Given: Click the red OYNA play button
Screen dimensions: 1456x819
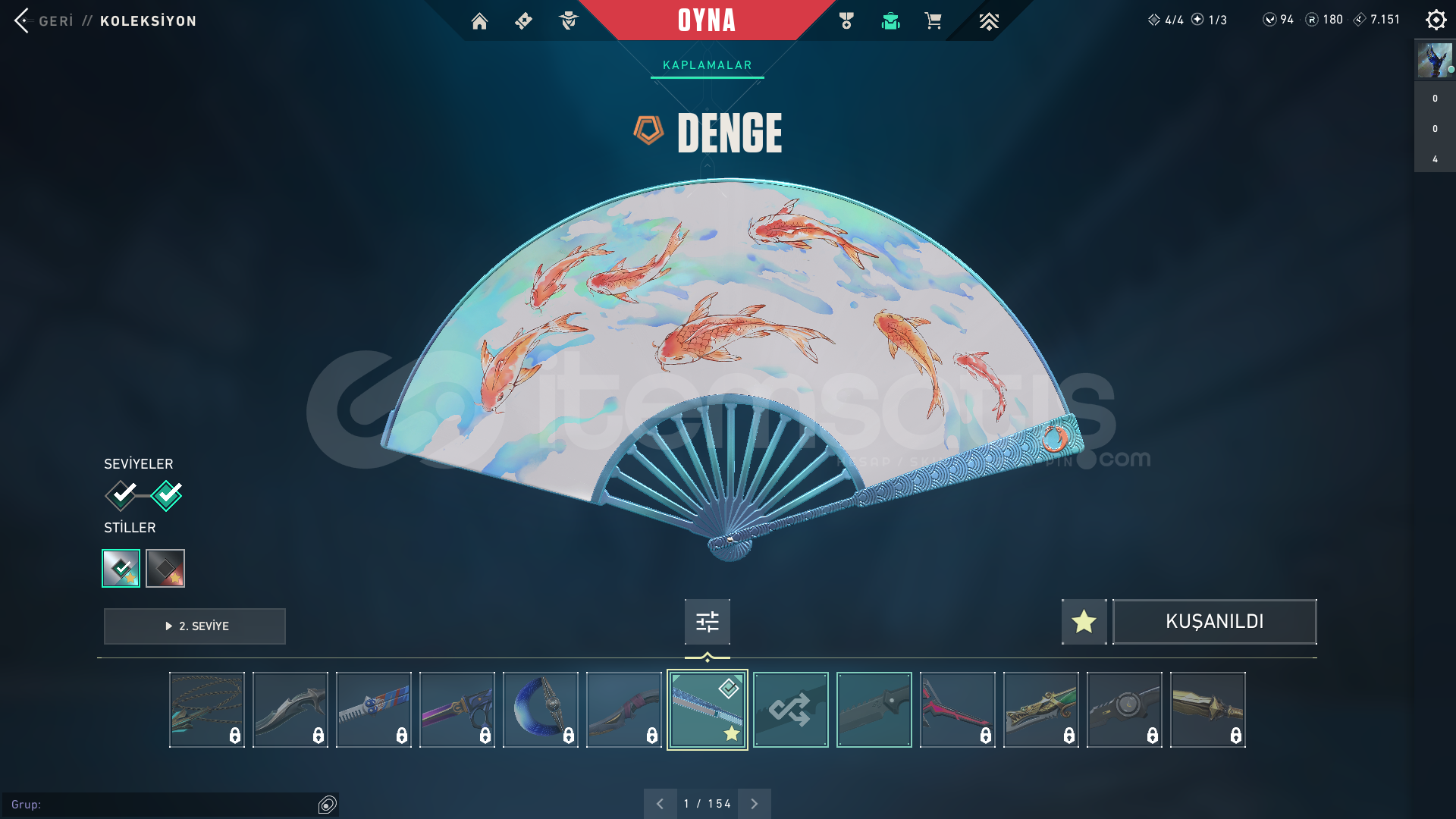Looking at the screenshot, I should [707, 20].
